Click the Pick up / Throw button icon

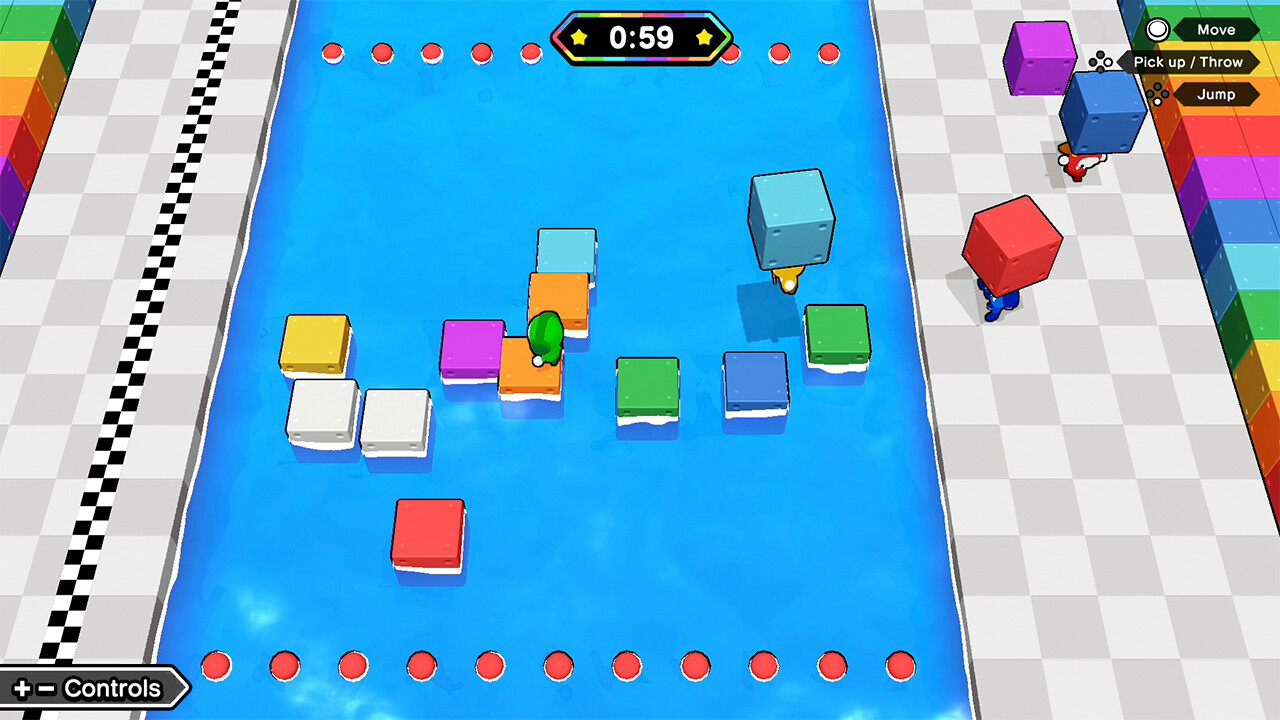click(1100, 62)
